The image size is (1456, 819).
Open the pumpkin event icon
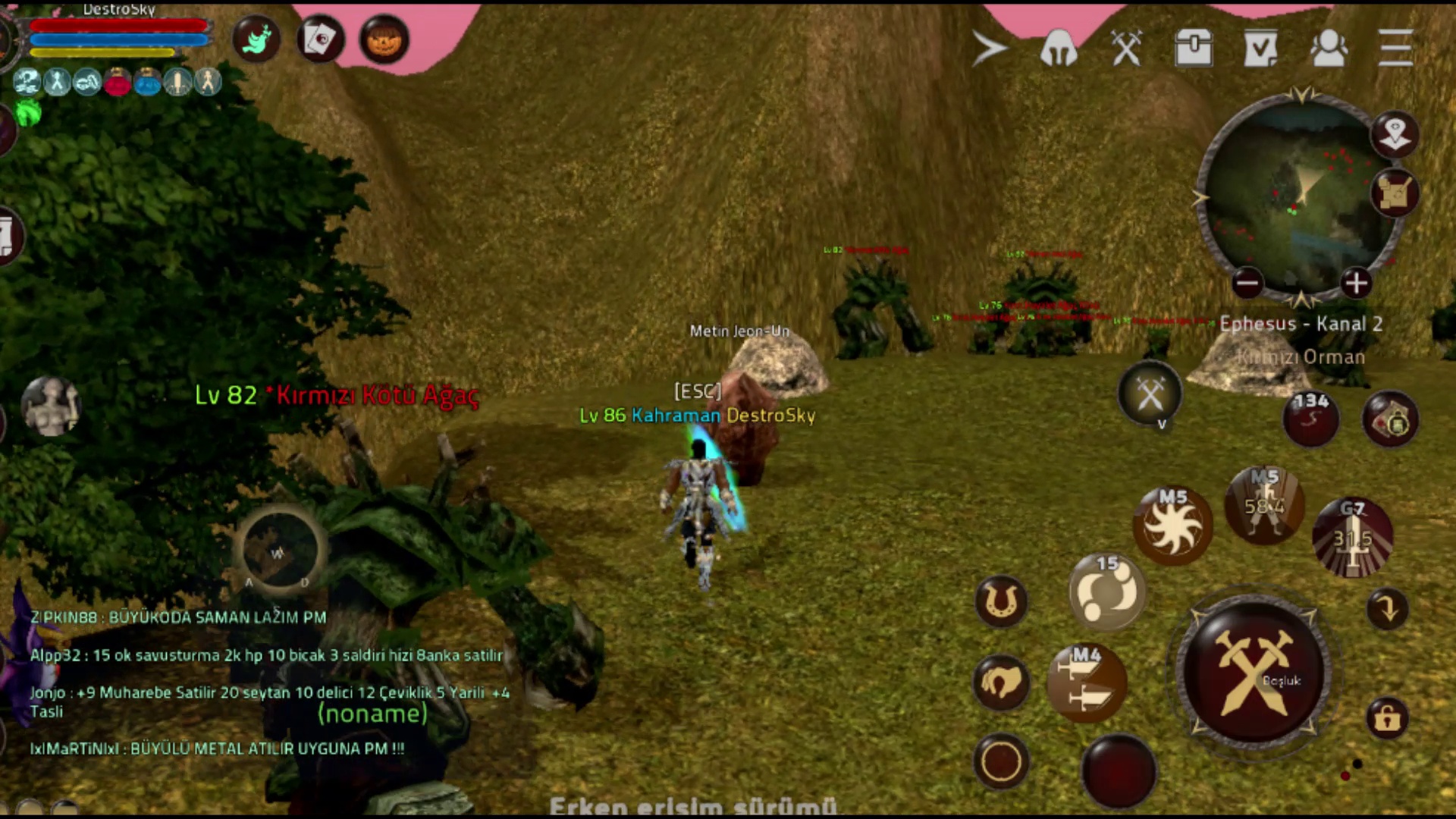point(384,39)
